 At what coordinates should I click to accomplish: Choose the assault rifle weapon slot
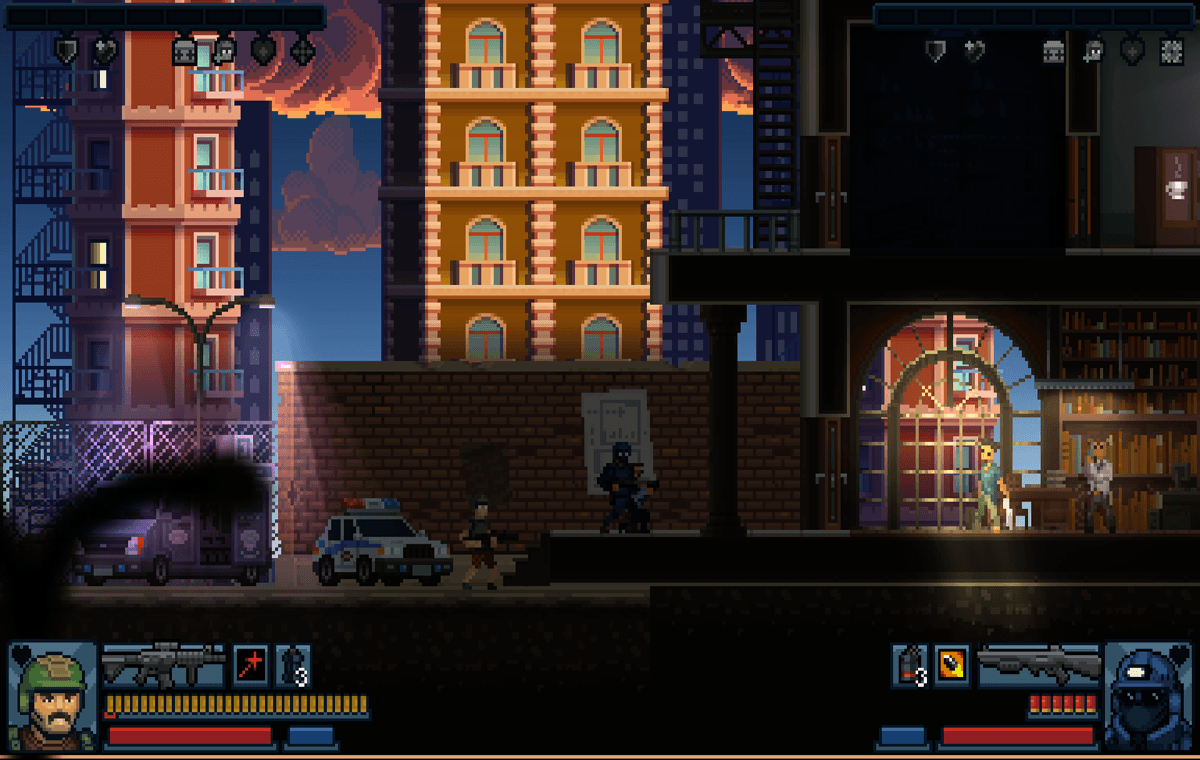(x=163, y=665)
